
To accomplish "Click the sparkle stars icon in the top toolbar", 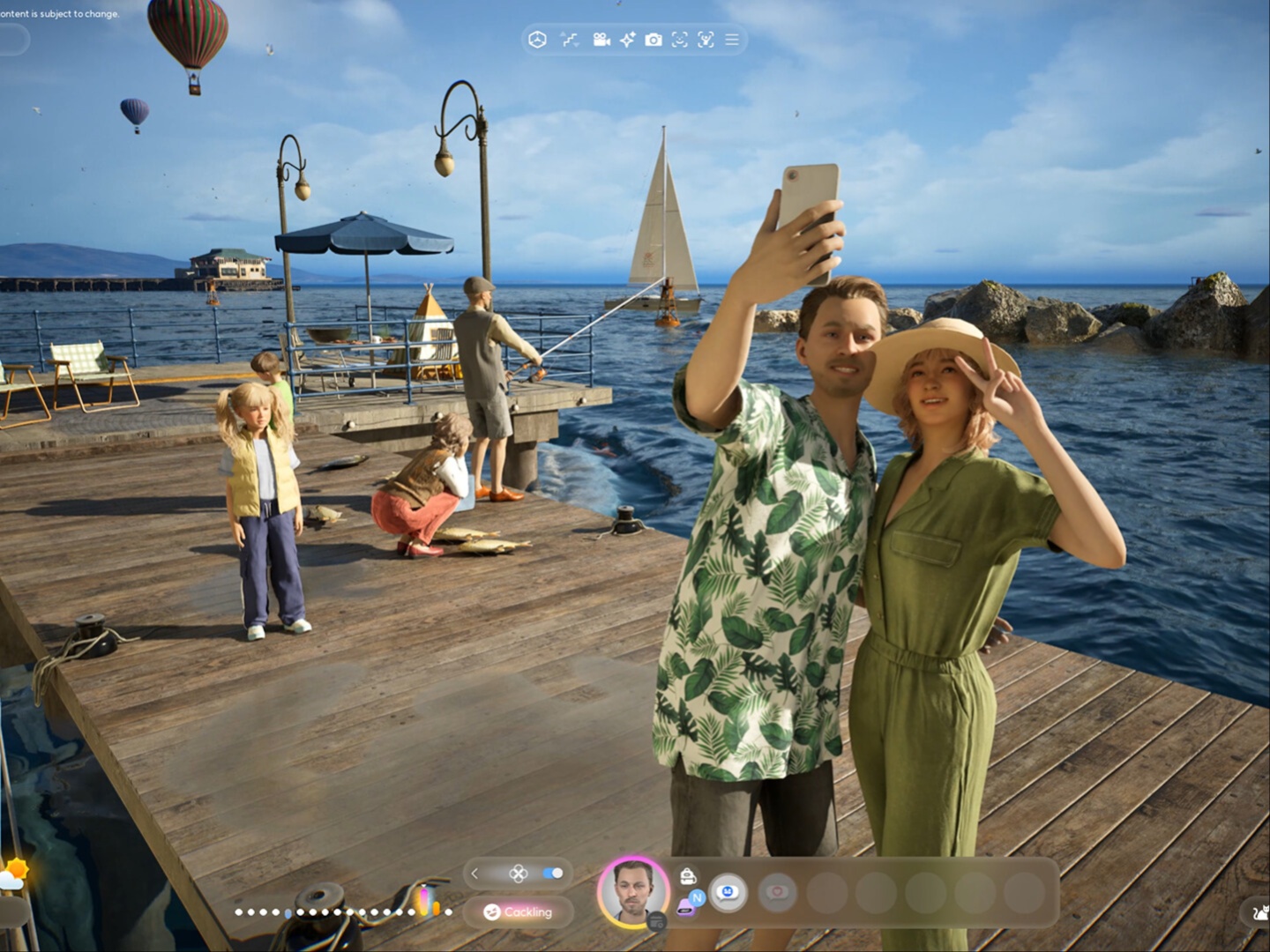I will (x=627, y=40).
